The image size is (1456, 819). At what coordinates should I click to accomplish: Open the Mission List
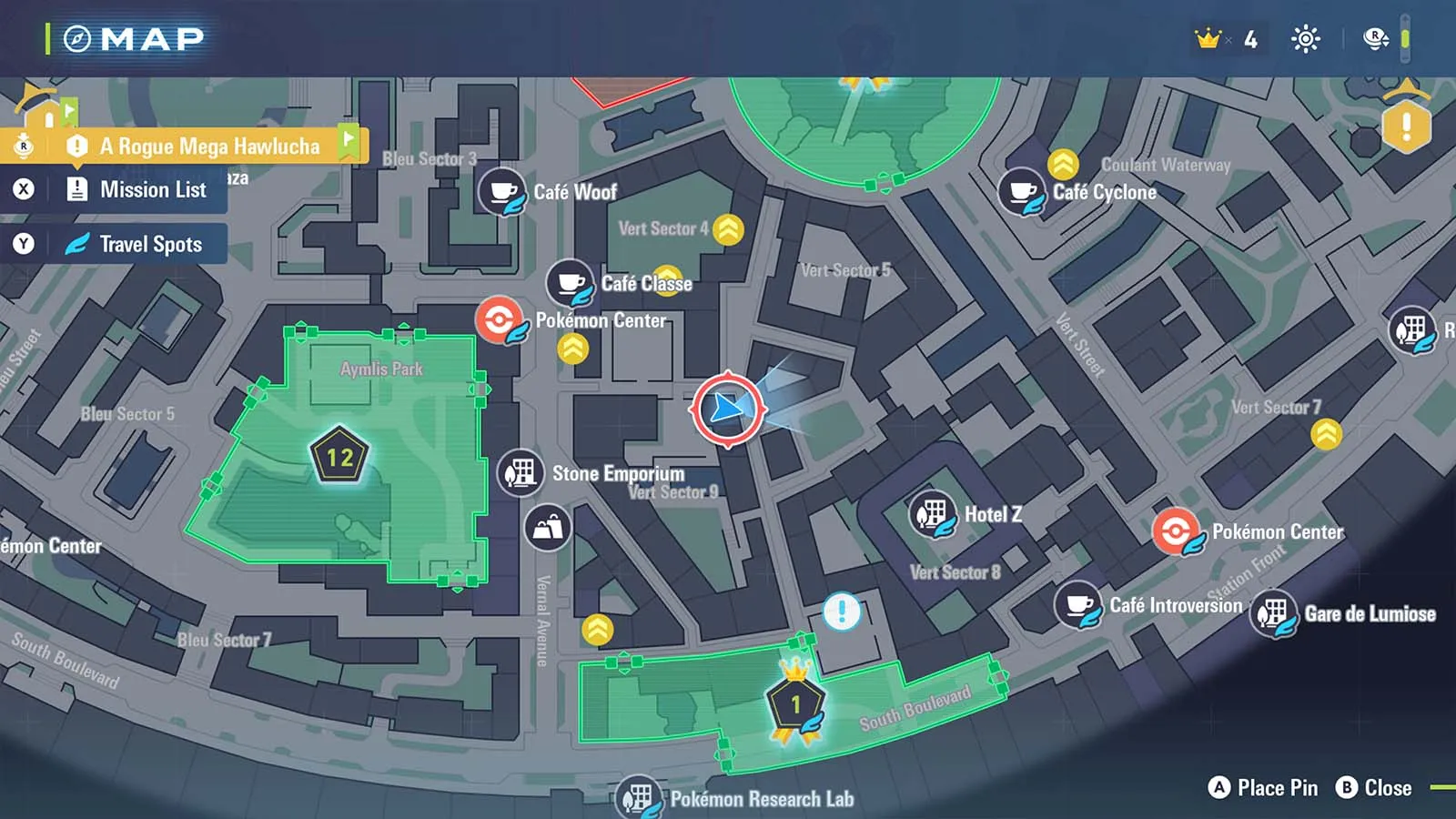pos(152,190)
